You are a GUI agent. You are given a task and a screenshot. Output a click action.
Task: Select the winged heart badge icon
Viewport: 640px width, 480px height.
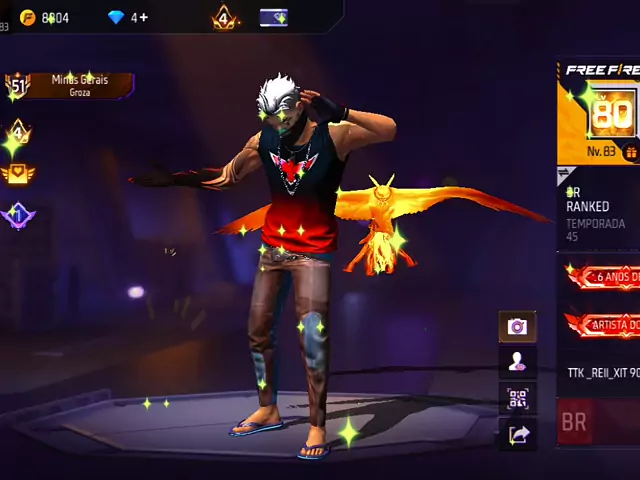tap(18, 174)
